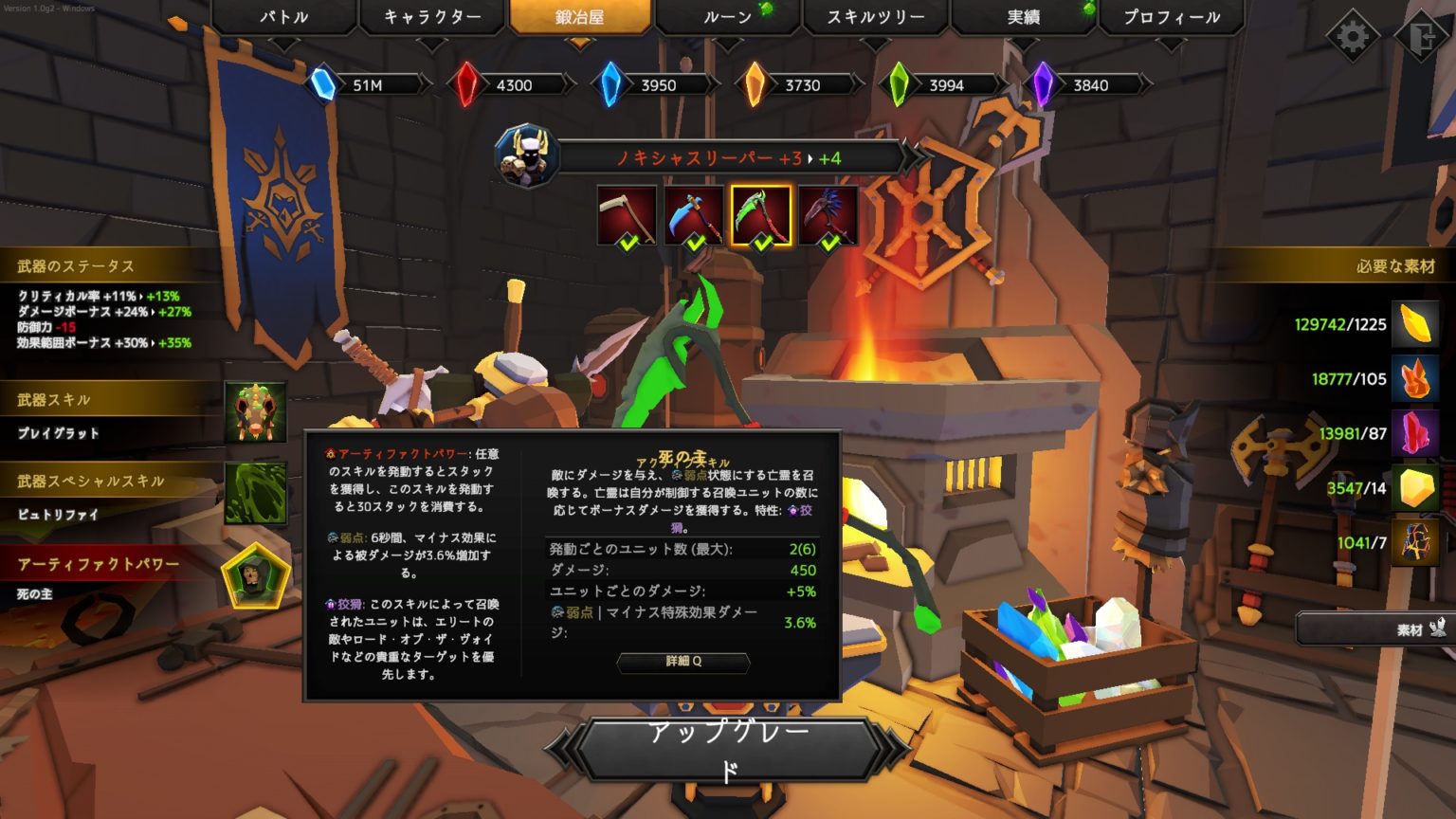This screenshot has width=1456, height=819.
Task: Click the blue gem currency icon
Action: tap(611, 84)
